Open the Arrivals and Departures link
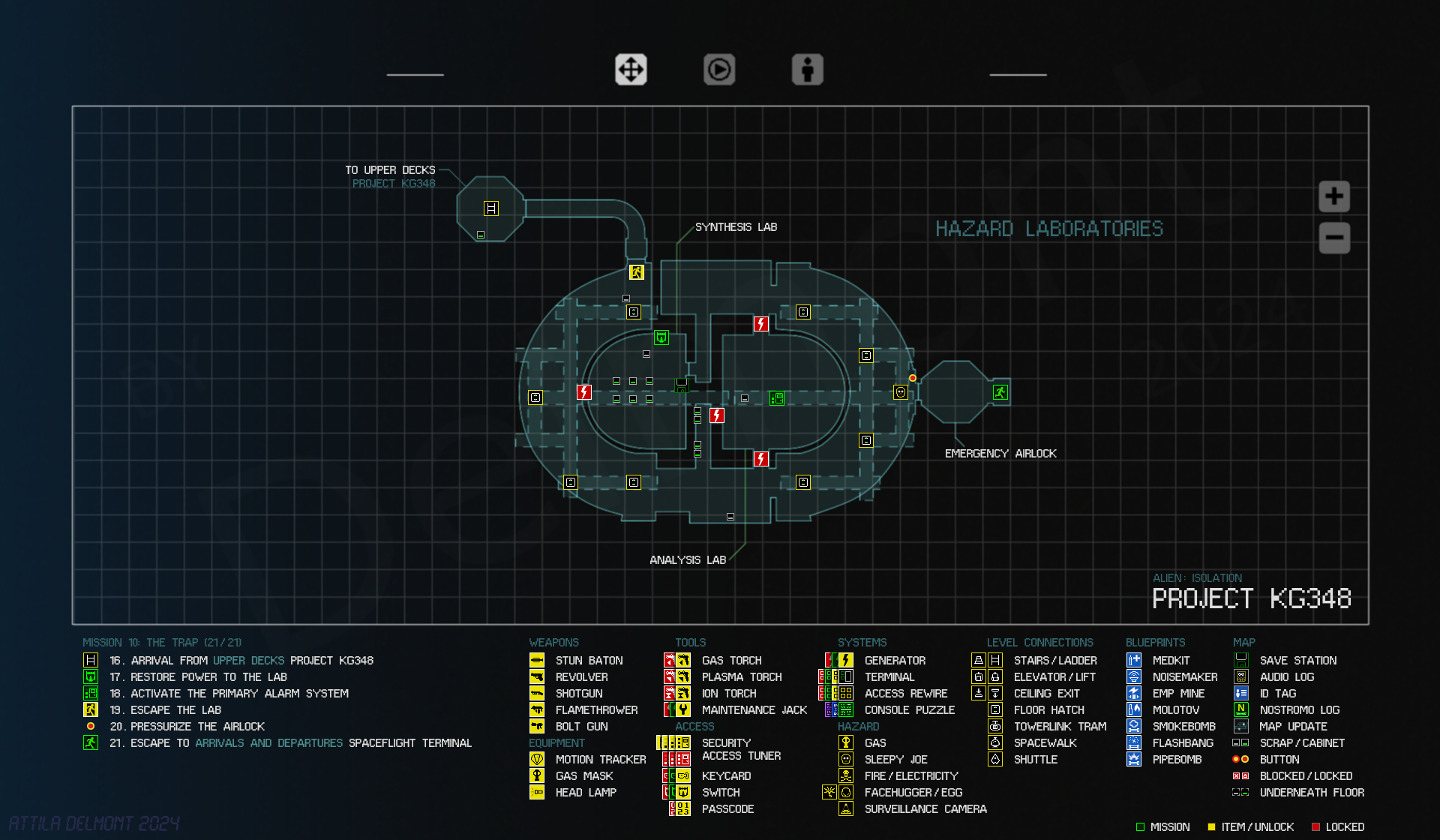Viewport: 1440px width, 840px height. (x=268, y=743)
